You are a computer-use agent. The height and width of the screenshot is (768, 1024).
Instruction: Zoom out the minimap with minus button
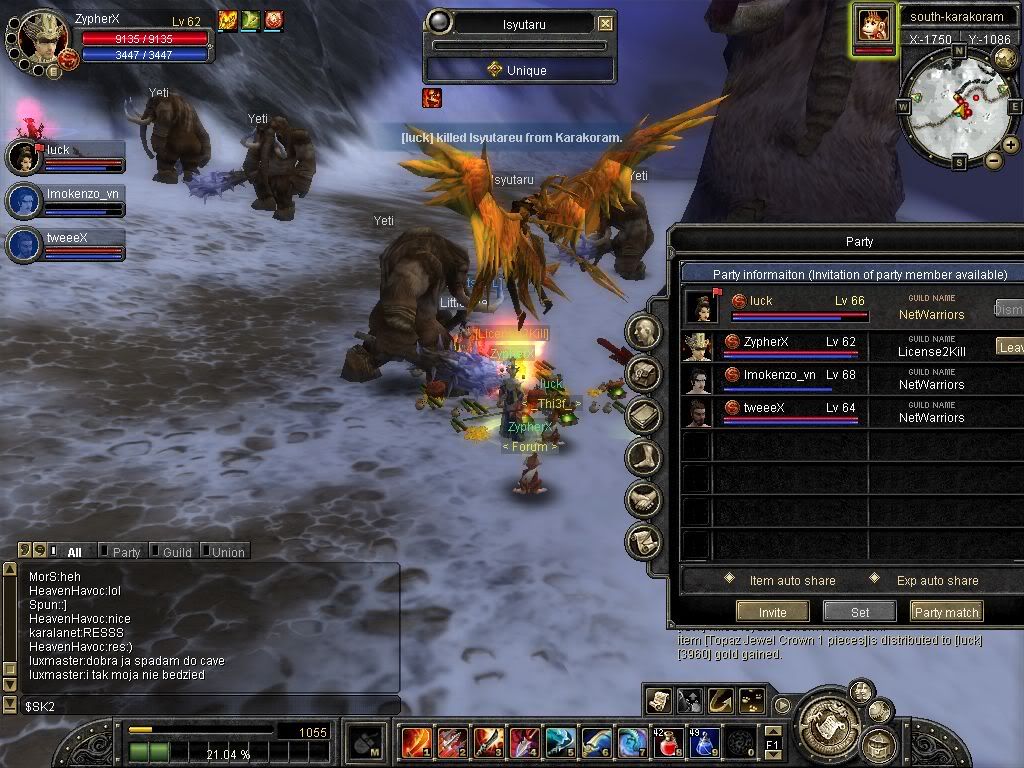click(993, 161)
